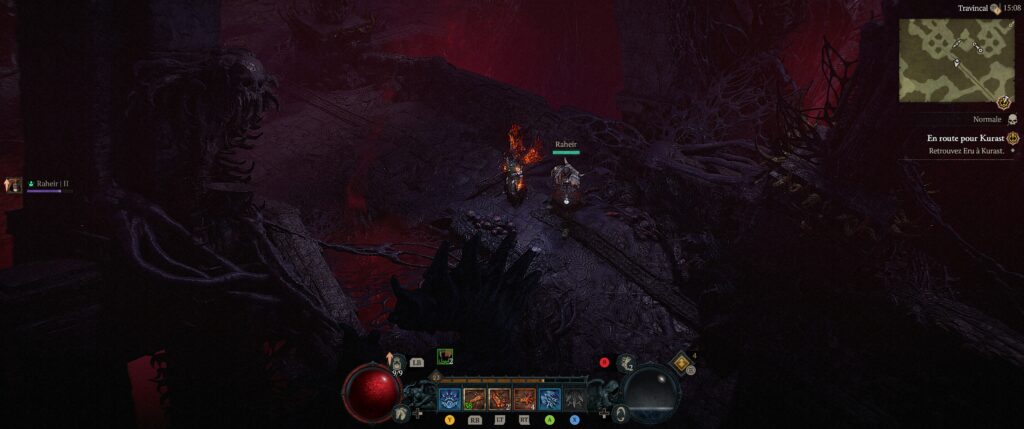1024x429 pixels.
Task: Click the quest marker on minimap corner
Action: point(1003,101)
